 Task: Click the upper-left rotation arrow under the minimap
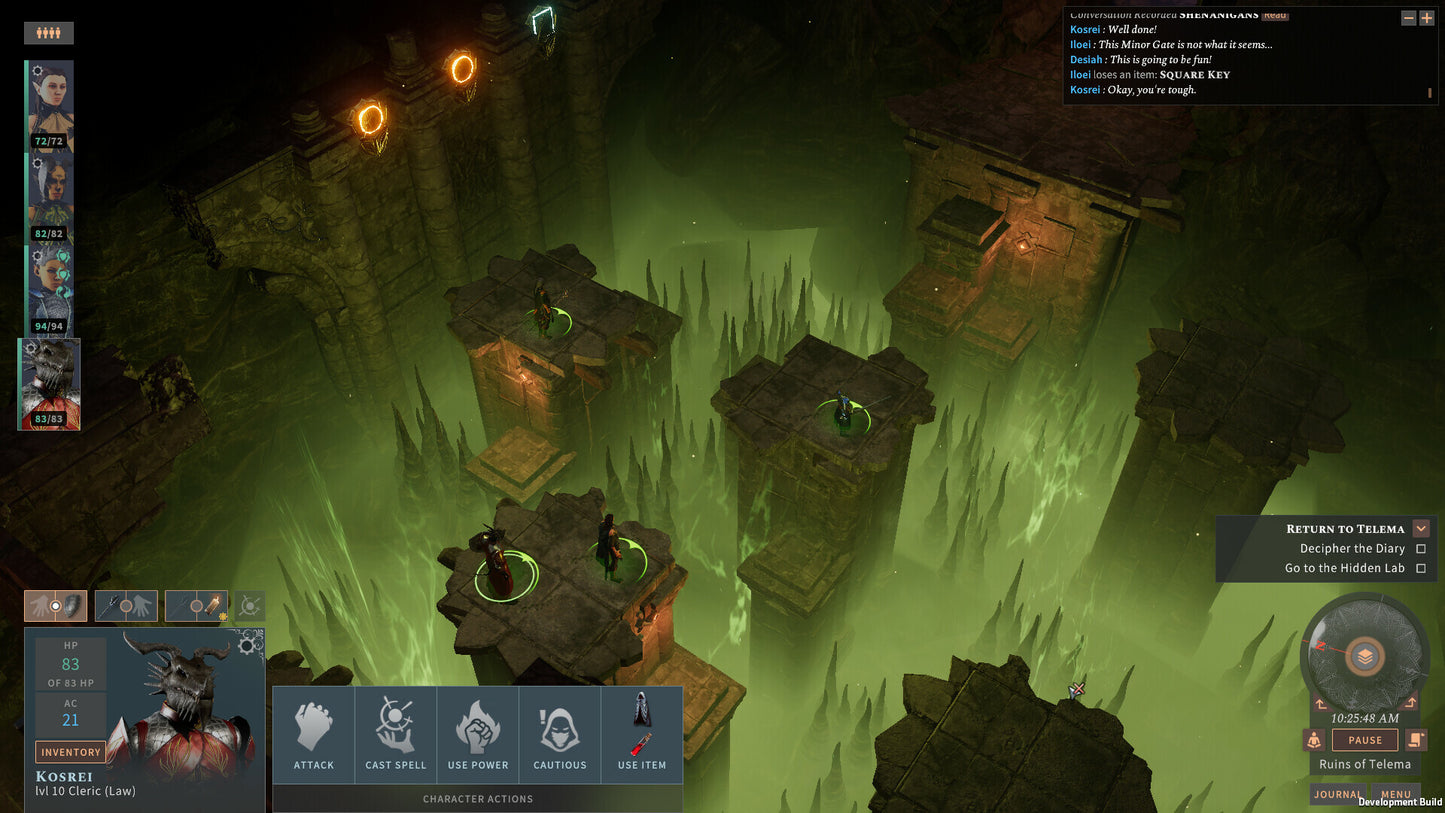[1321, 703]
